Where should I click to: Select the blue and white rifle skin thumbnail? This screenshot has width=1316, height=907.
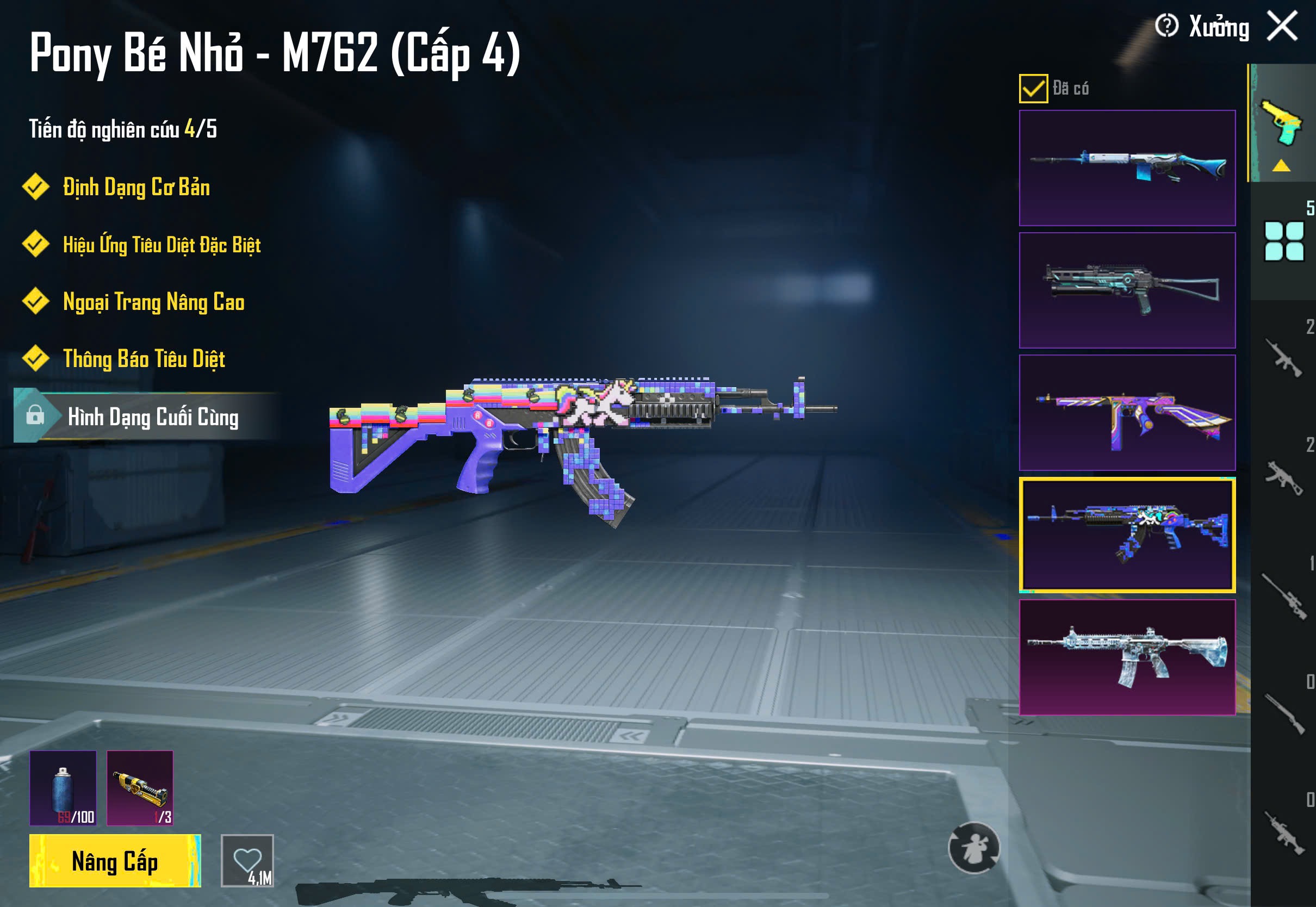[1127, 168]
